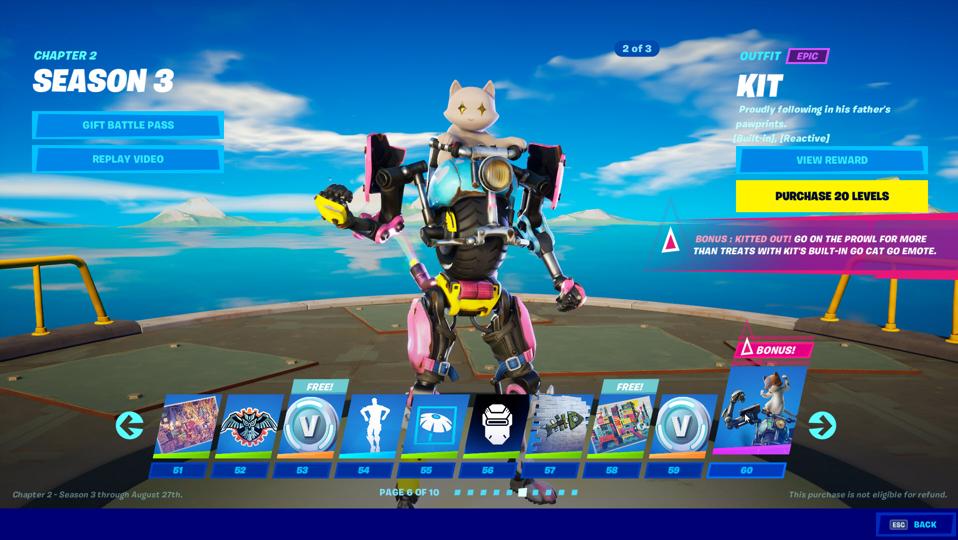Screen dimensions: 958x540
Task: Select the tier 55 umbrella glider reward
Action: coord(435,426)
